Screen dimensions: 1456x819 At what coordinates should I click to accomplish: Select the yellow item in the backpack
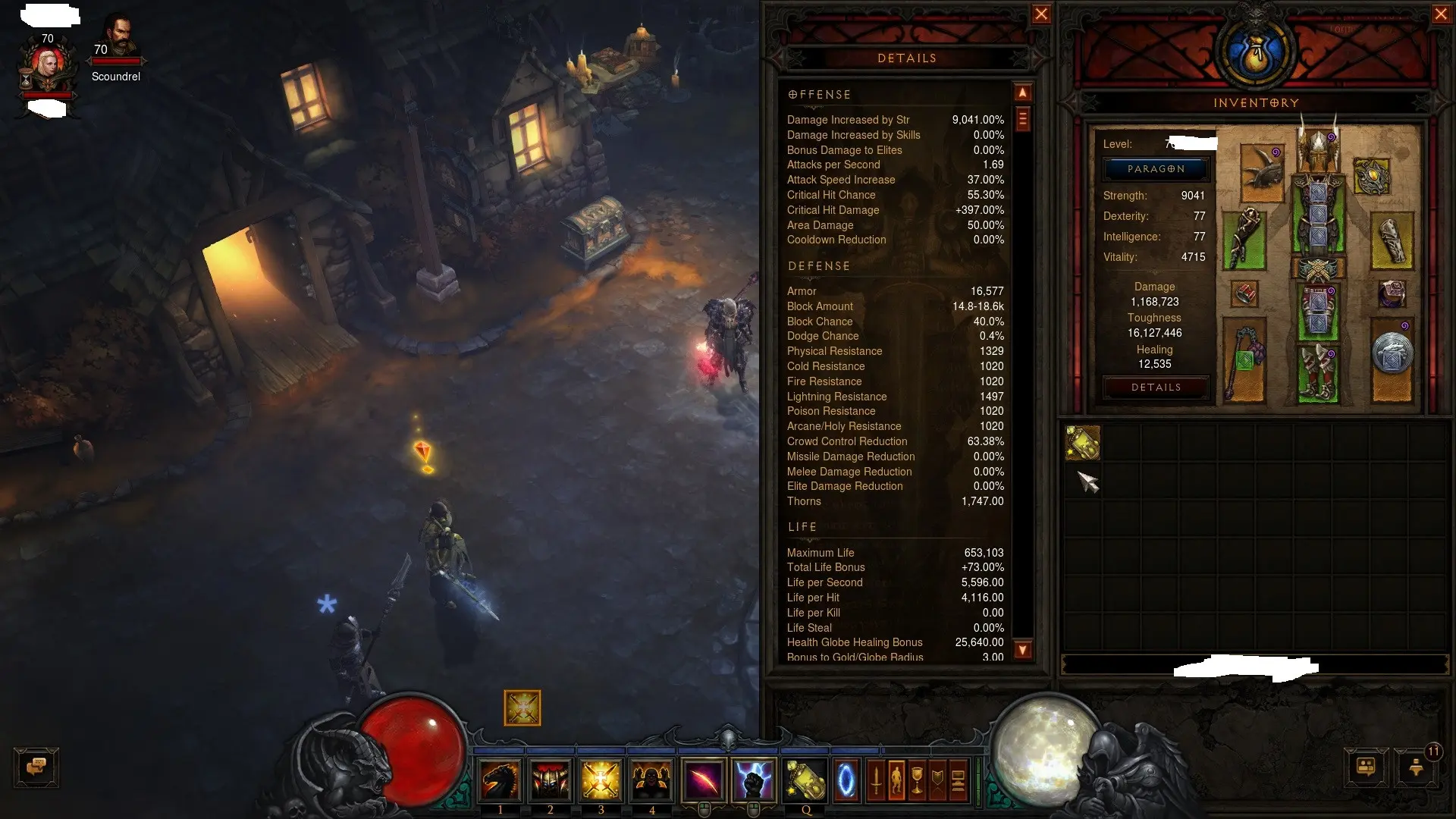coord(1083,443)
